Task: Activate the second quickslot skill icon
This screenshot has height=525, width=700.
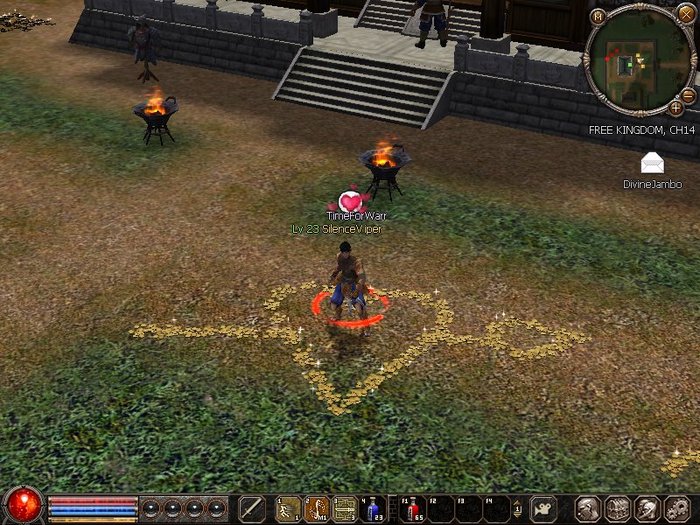Action: tap(317, 508)
